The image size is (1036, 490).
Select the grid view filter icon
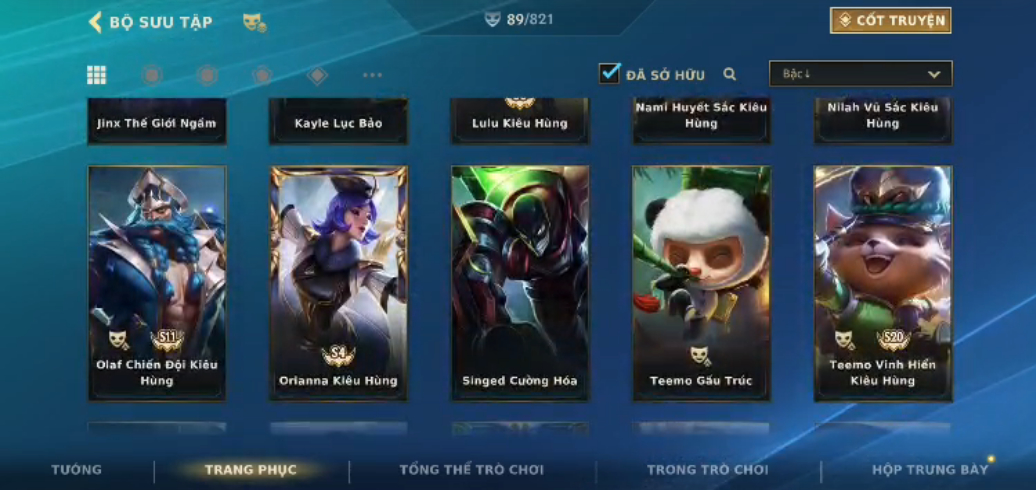coord(96,75)
